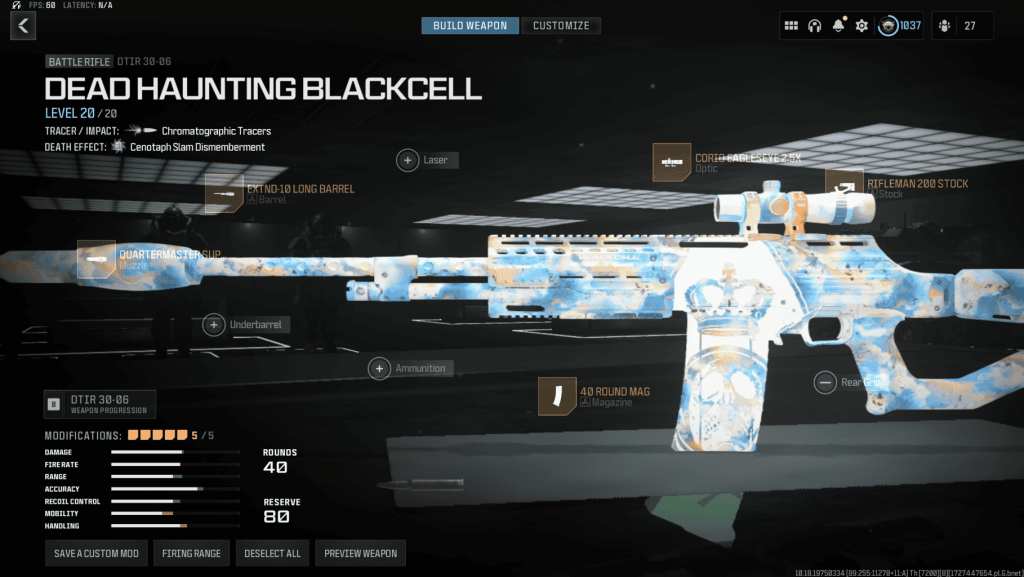Add an Ammunition attachment

point(380,369)
